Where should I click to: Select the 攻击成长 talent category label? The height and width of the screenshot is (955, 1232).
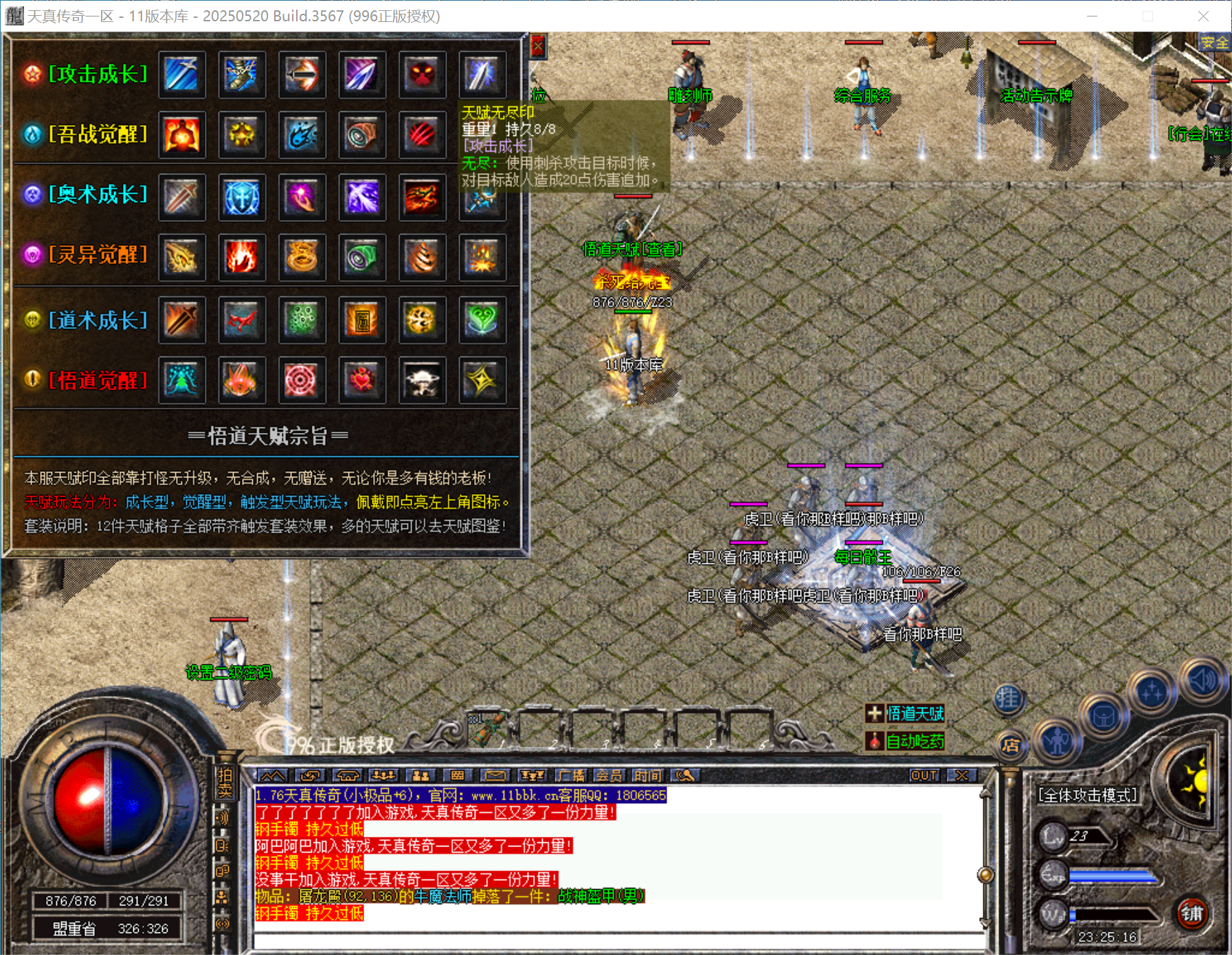coord(98,72)
